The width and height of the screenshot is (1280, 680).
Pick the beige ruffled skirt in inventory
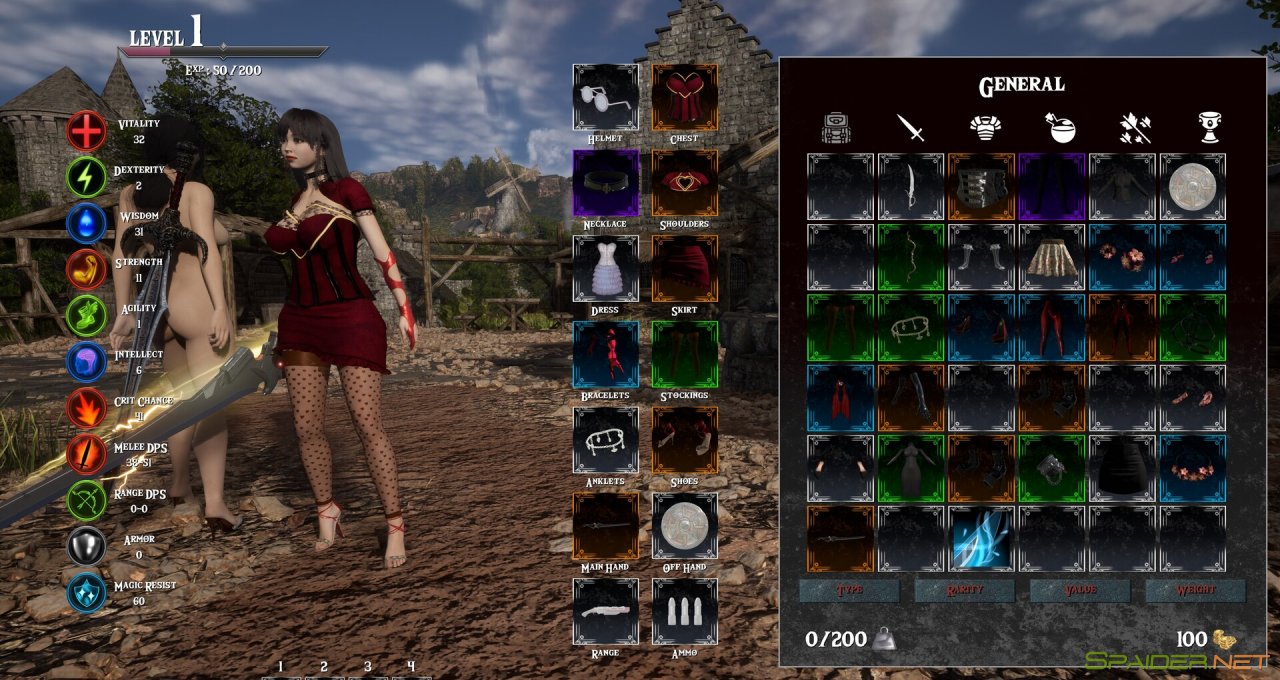(x=1052, y=257)
